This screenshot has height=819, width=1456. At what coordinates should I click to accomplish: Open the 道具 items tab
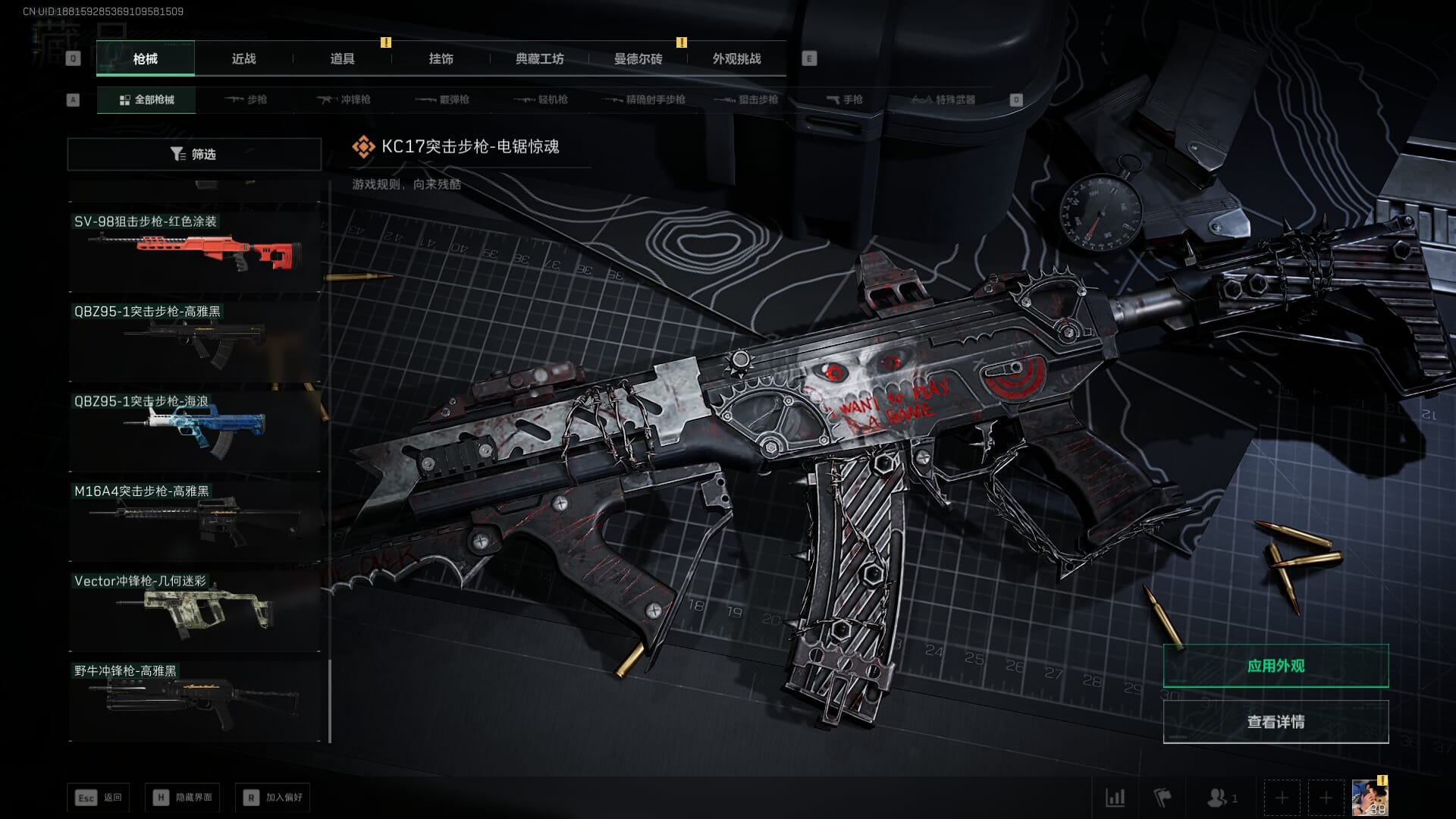[x=342, y=58]
